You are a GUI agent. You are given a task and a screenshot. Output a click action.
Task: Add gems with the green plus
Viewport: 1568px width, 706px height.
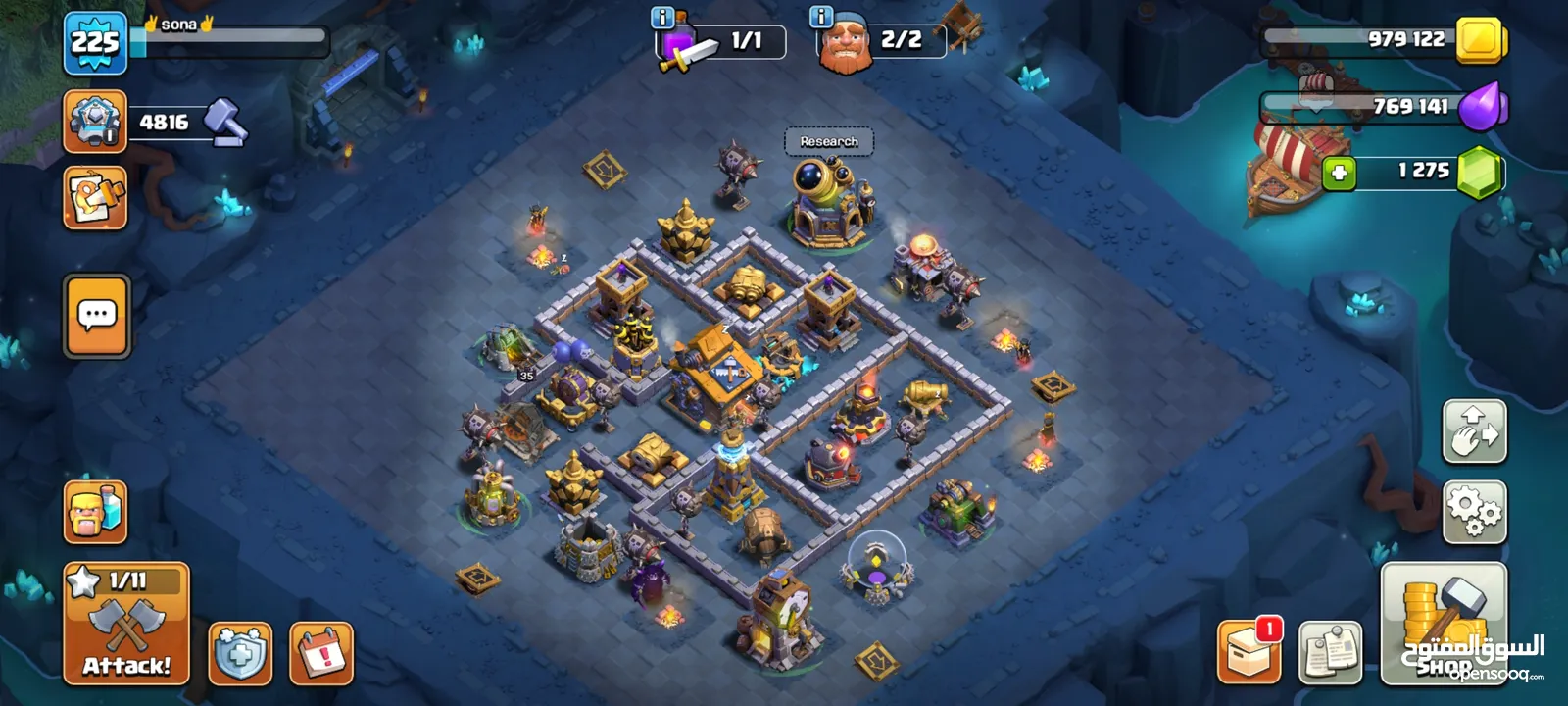pyautogui.click(x=1339, y=174)
